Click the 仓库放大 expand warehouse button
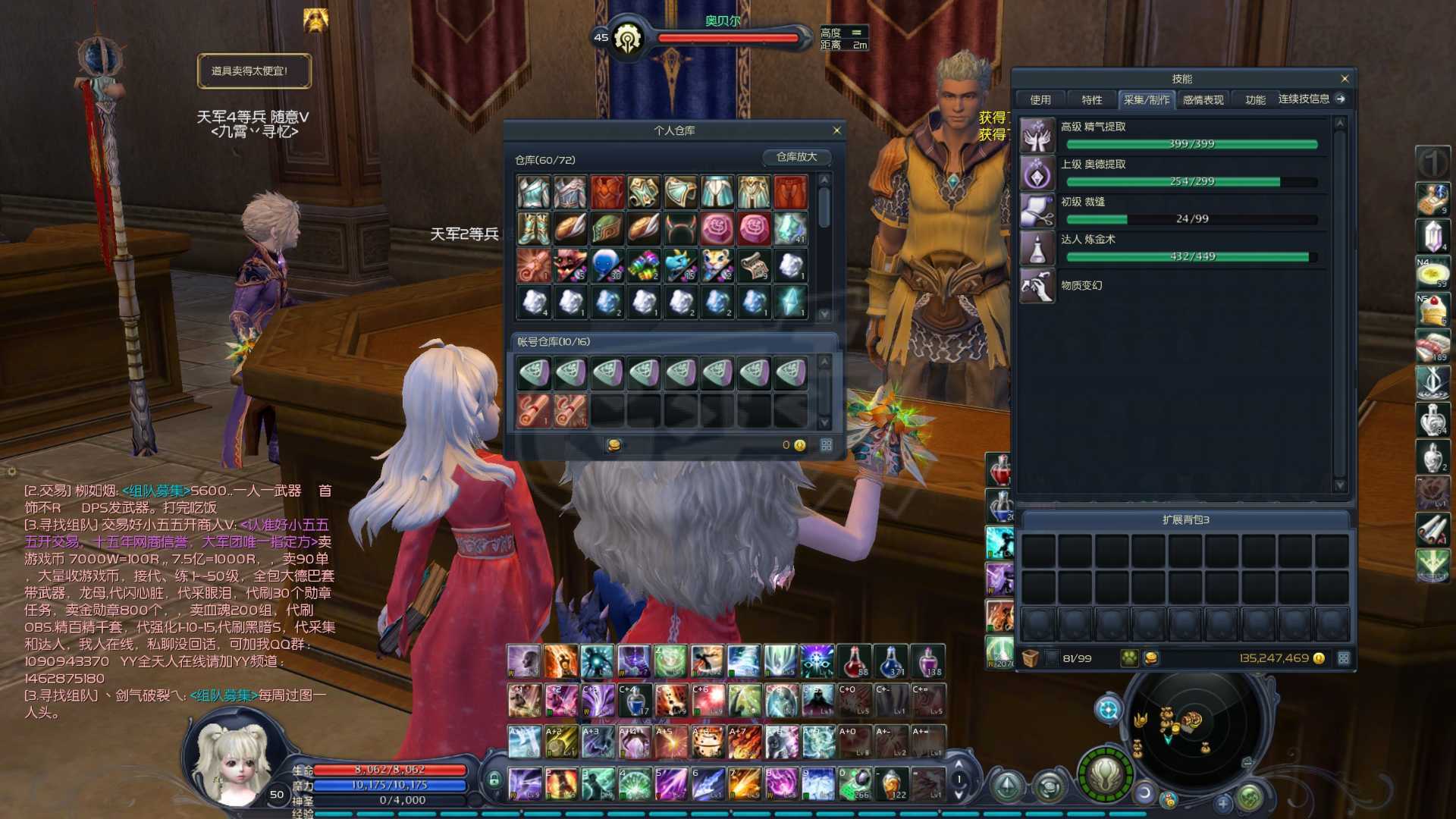Screen dimensions: 1456x819 pyautogui.click(x=796, y=157)
